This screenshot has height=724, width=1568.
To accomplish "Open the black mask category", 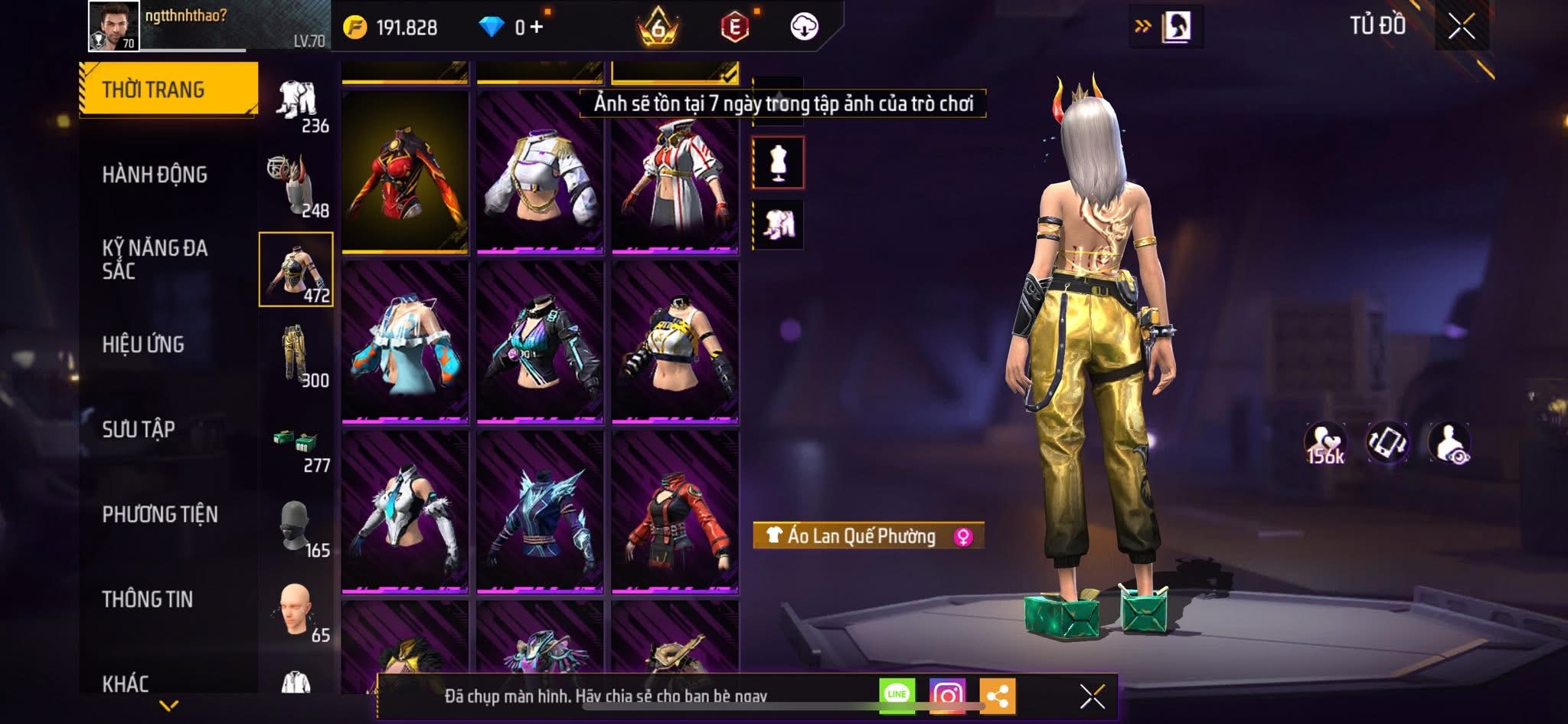I will [296, 526].
